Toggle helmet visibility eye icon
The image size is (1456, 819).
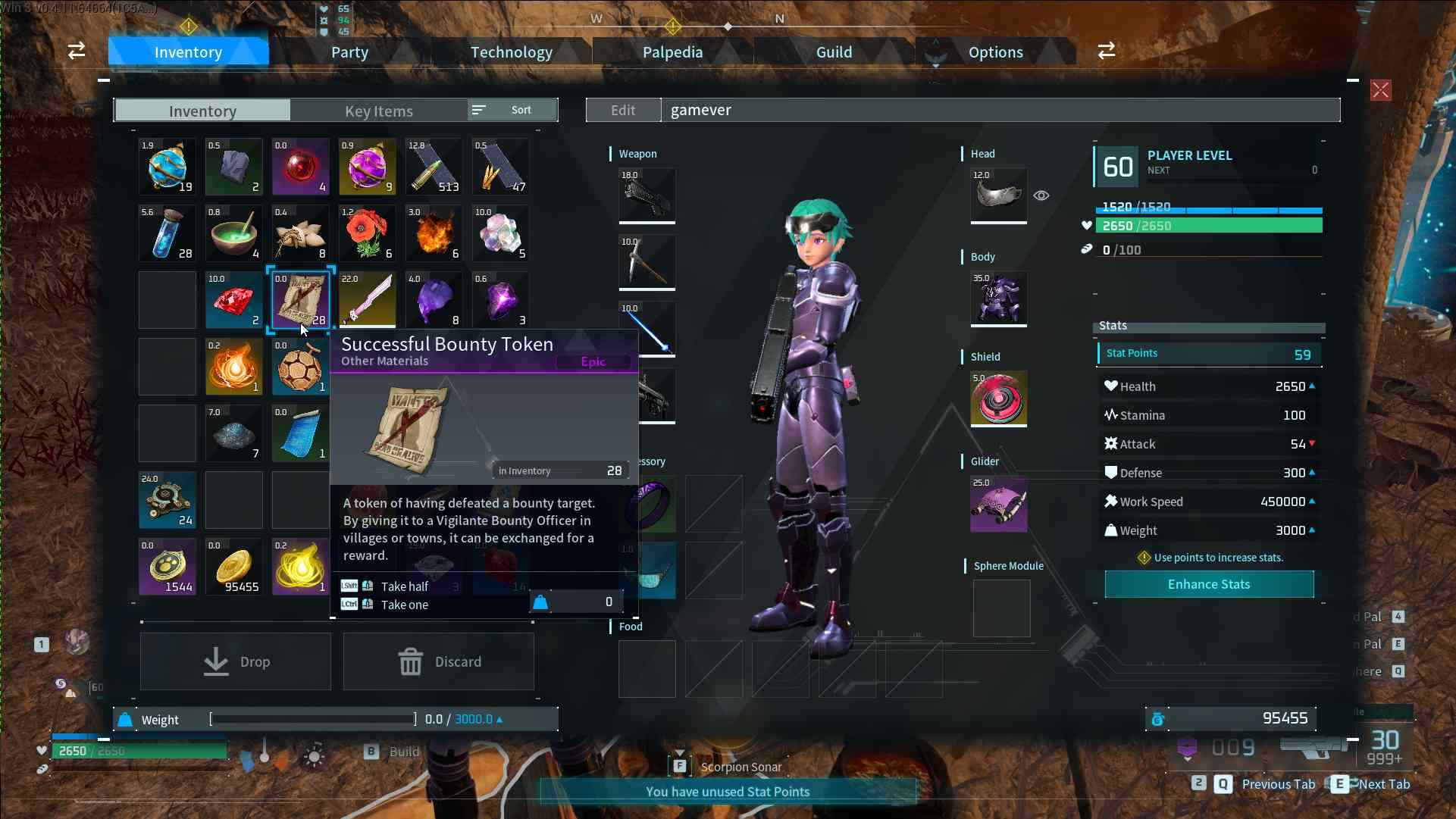(1041, 195)
